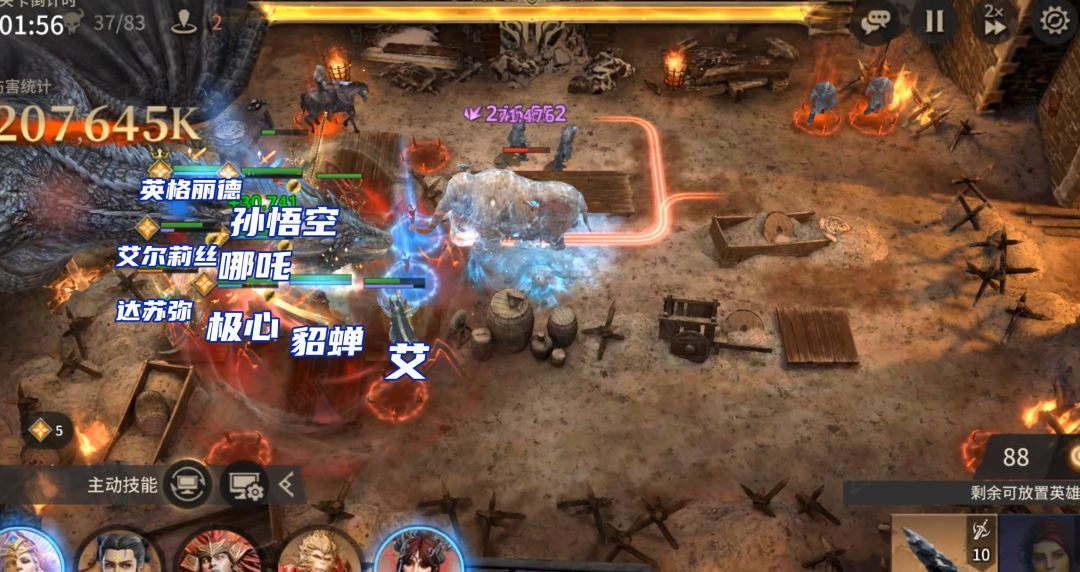
Task: Collapse the active skill bar arrow
Action: tap(287, 485)
